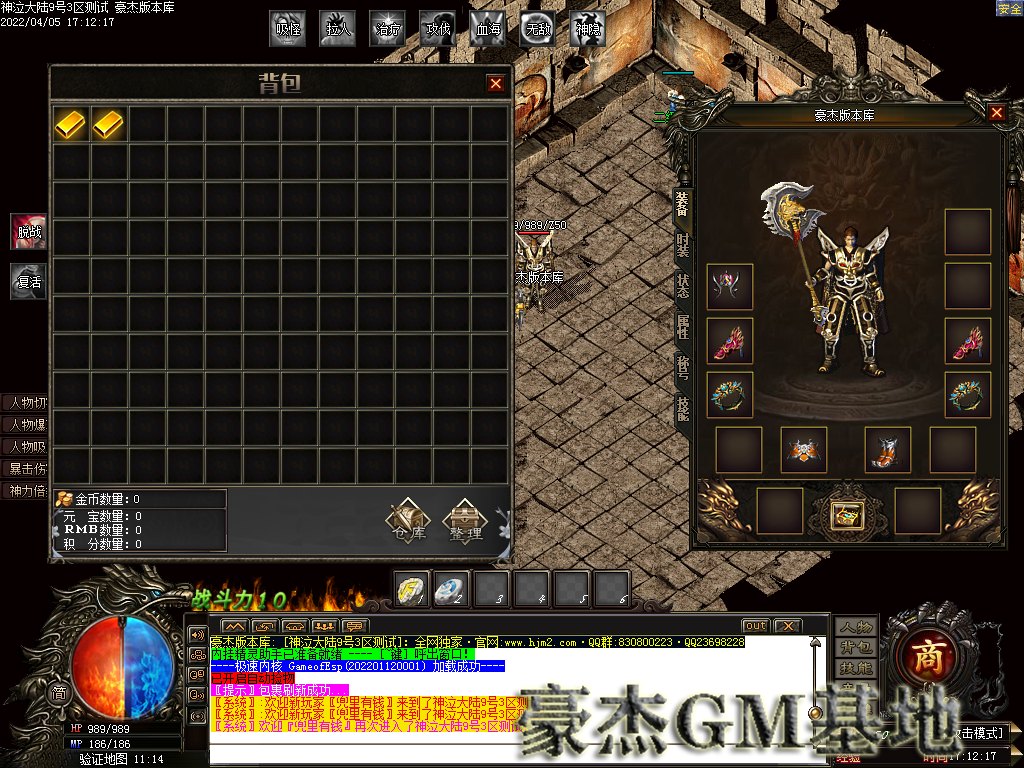
Task: Show the 称号 titles tab
Action: pyautogui.click(x=682, y=367)
